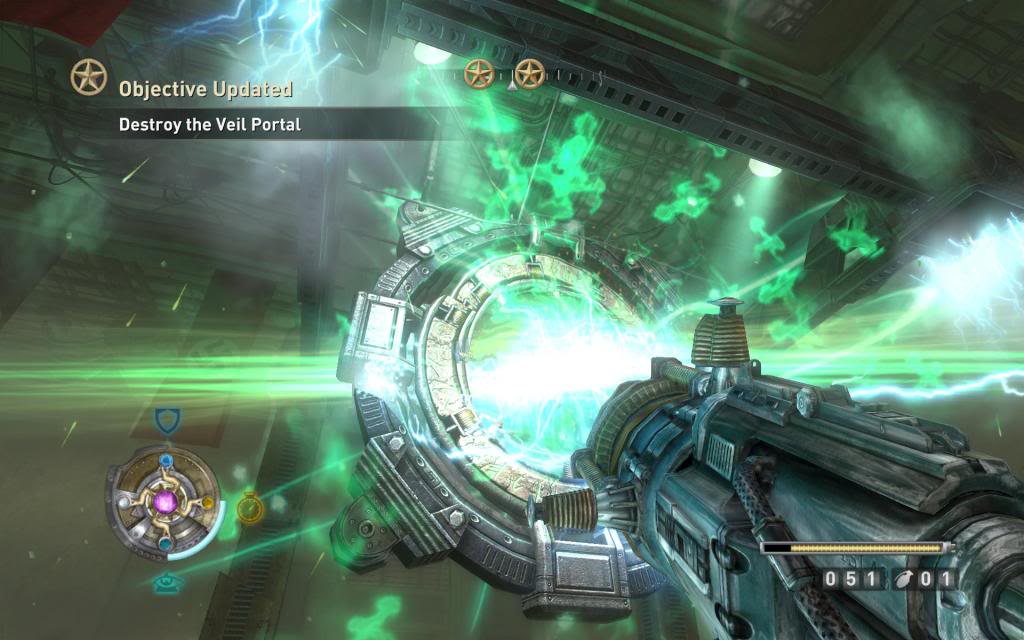
Task: Activate the blue shield veil power
Action: (x=167, y=420)
